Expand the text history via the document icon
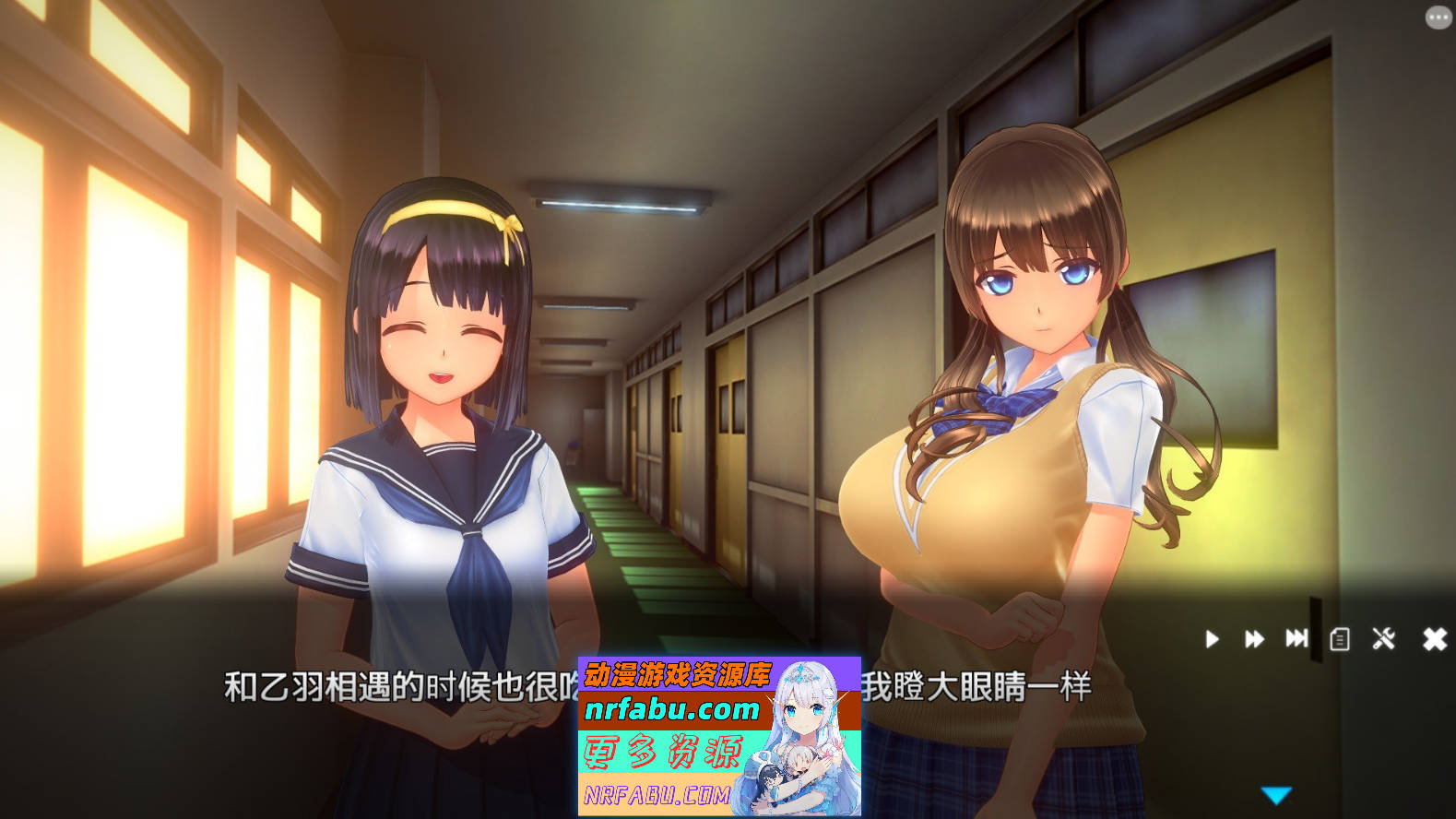1456x819 pixels. 1339,639
